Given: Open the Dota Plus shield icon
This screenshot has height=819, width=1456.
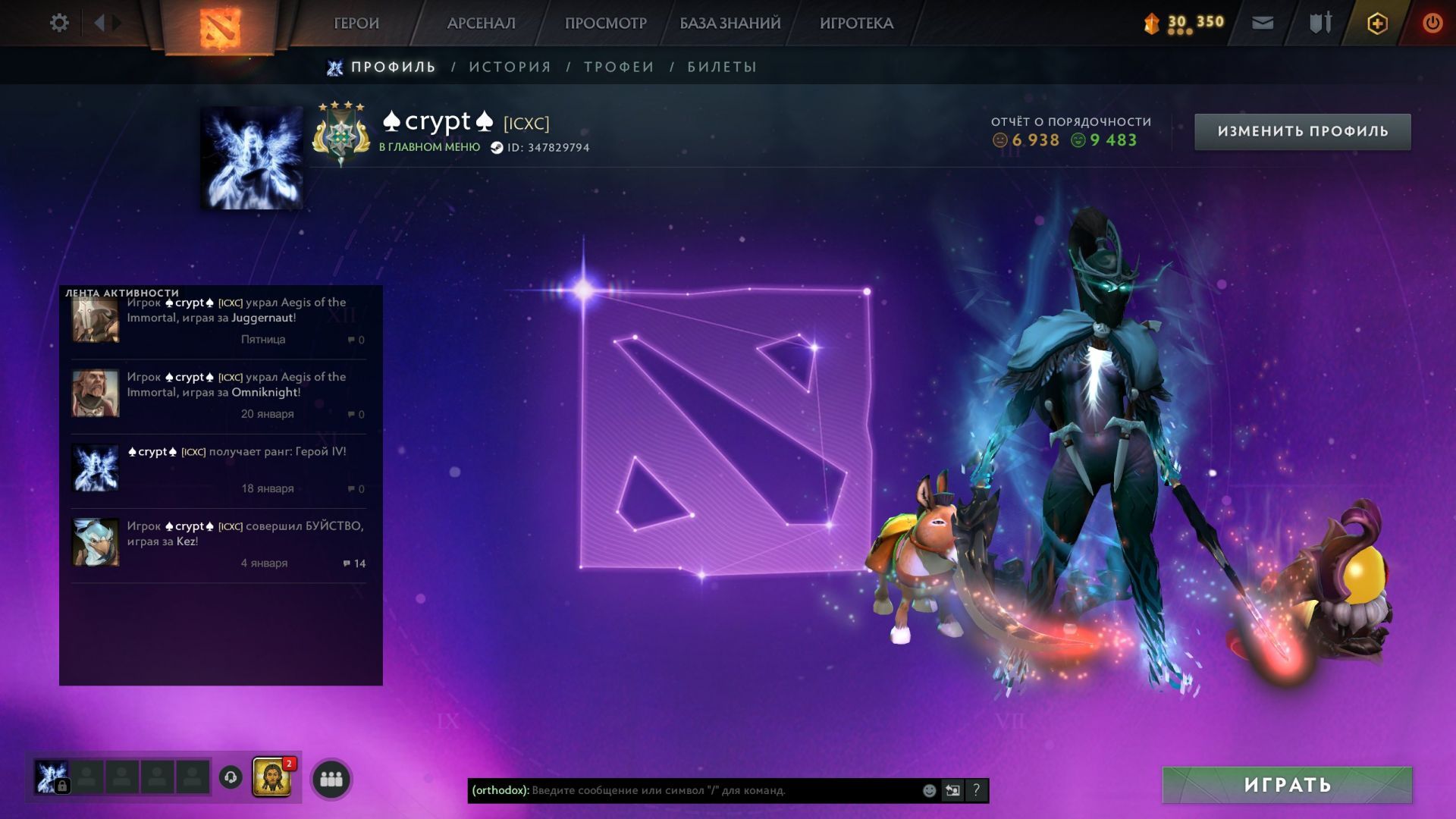Looking at the screenshot, I should (x=1377, y=24).
